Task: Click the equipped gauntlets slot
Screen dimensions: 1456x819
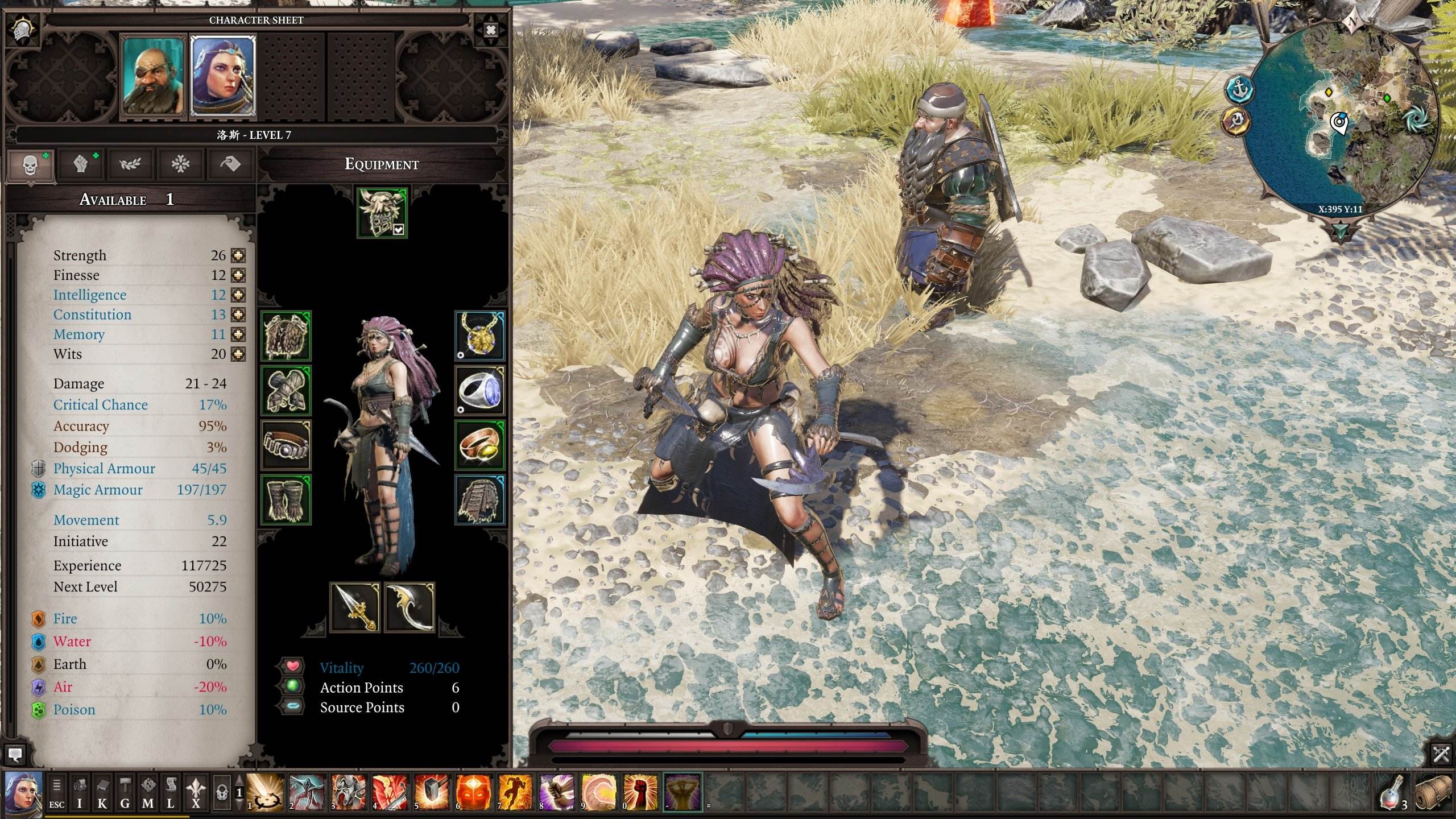Action: (286, 390)
